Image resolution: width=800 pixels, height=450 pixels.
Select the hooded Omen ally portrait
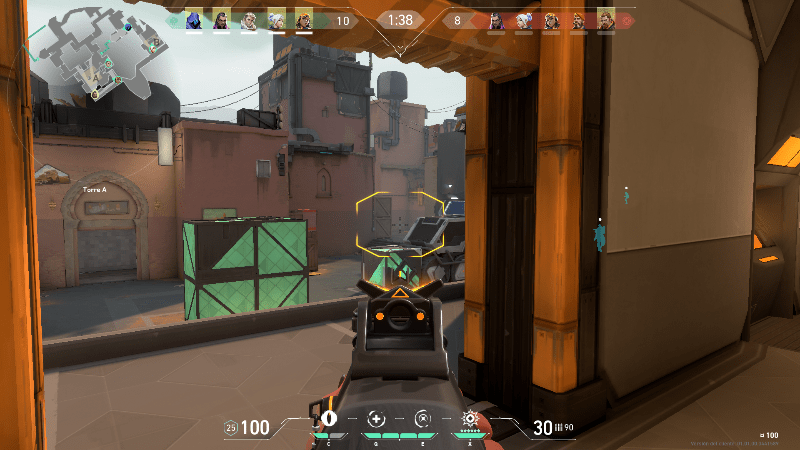coord(194,20)
